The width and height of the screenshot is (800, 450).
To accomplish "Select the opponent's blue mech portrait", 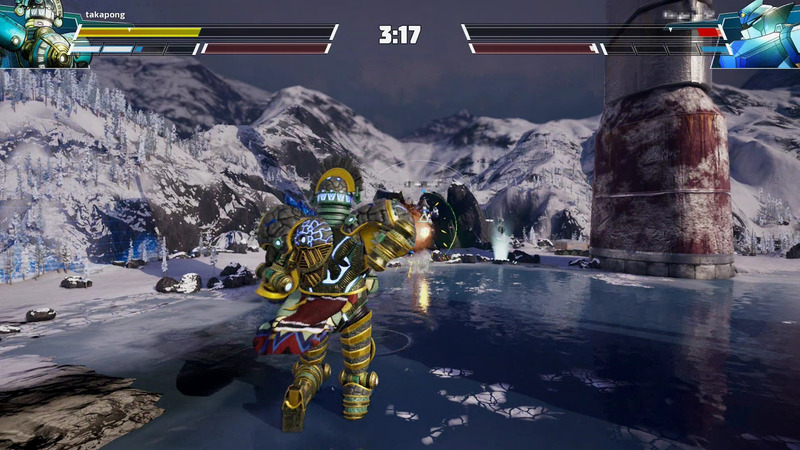I will pyautogui.click(x=762, y=32).
